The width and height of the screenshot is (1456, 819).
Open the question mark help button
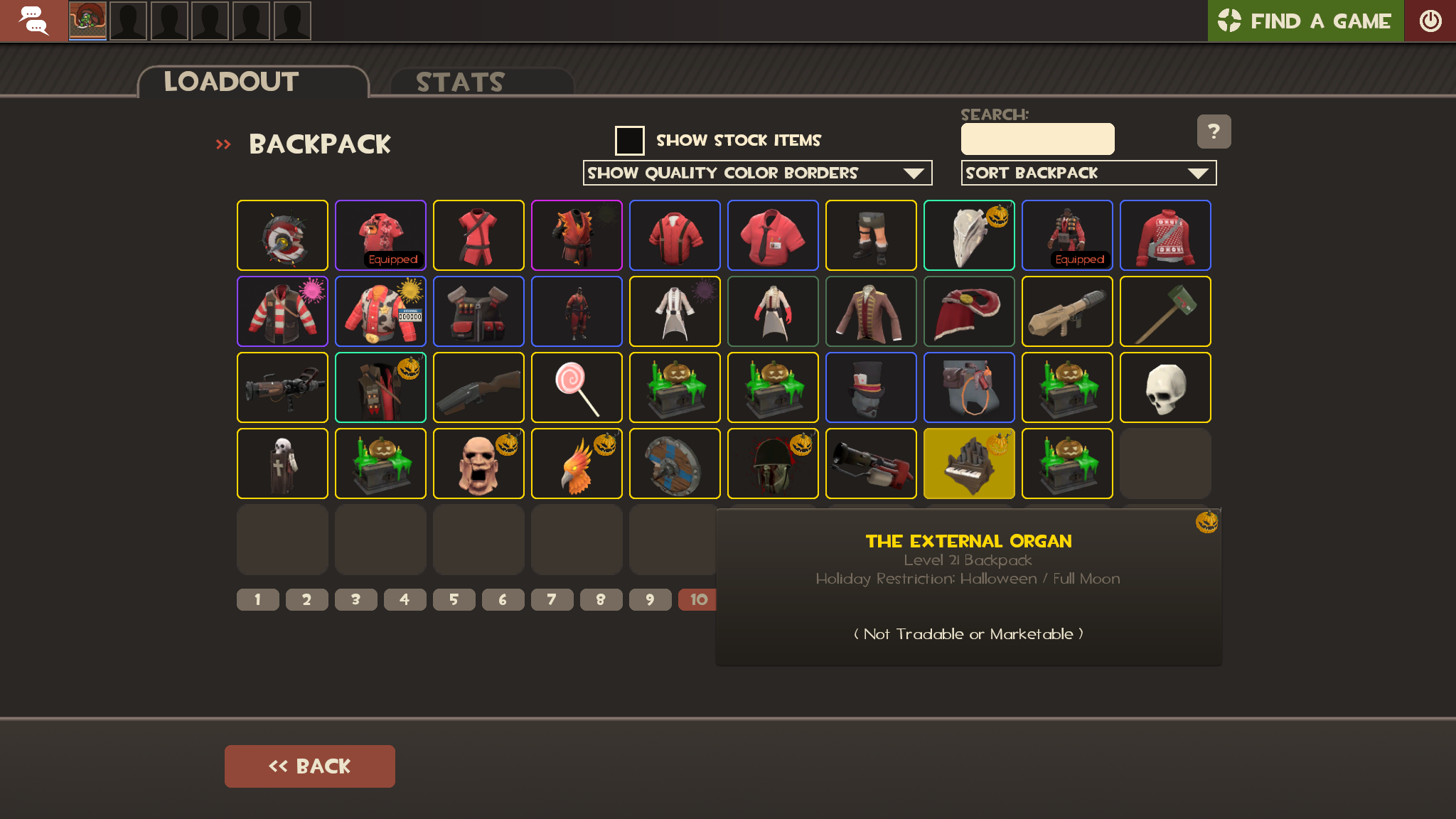pyautogui.click(x=1214, y=132)
